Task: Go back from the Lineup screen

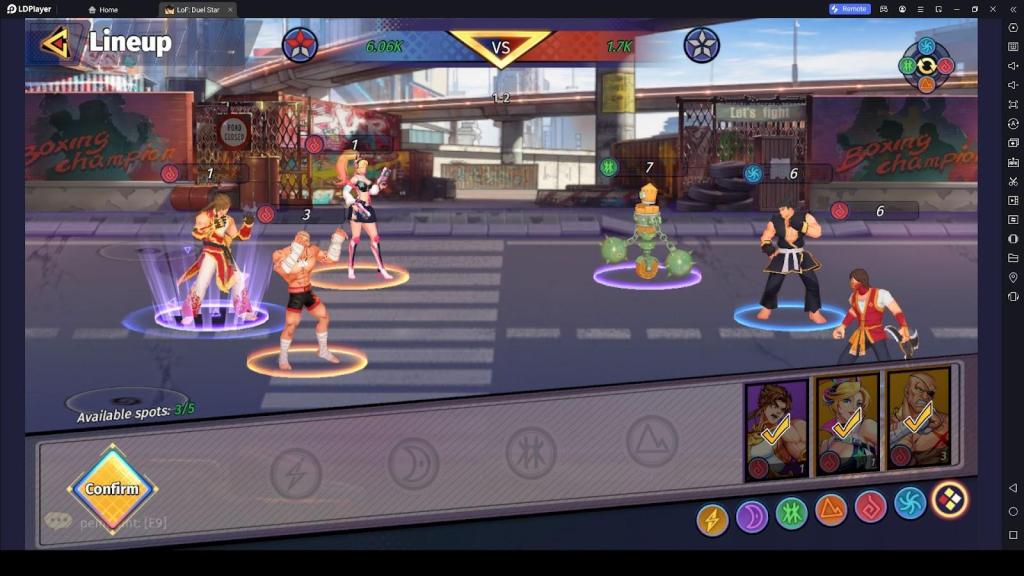Action: pyautogui.click(x=54, y=42)
